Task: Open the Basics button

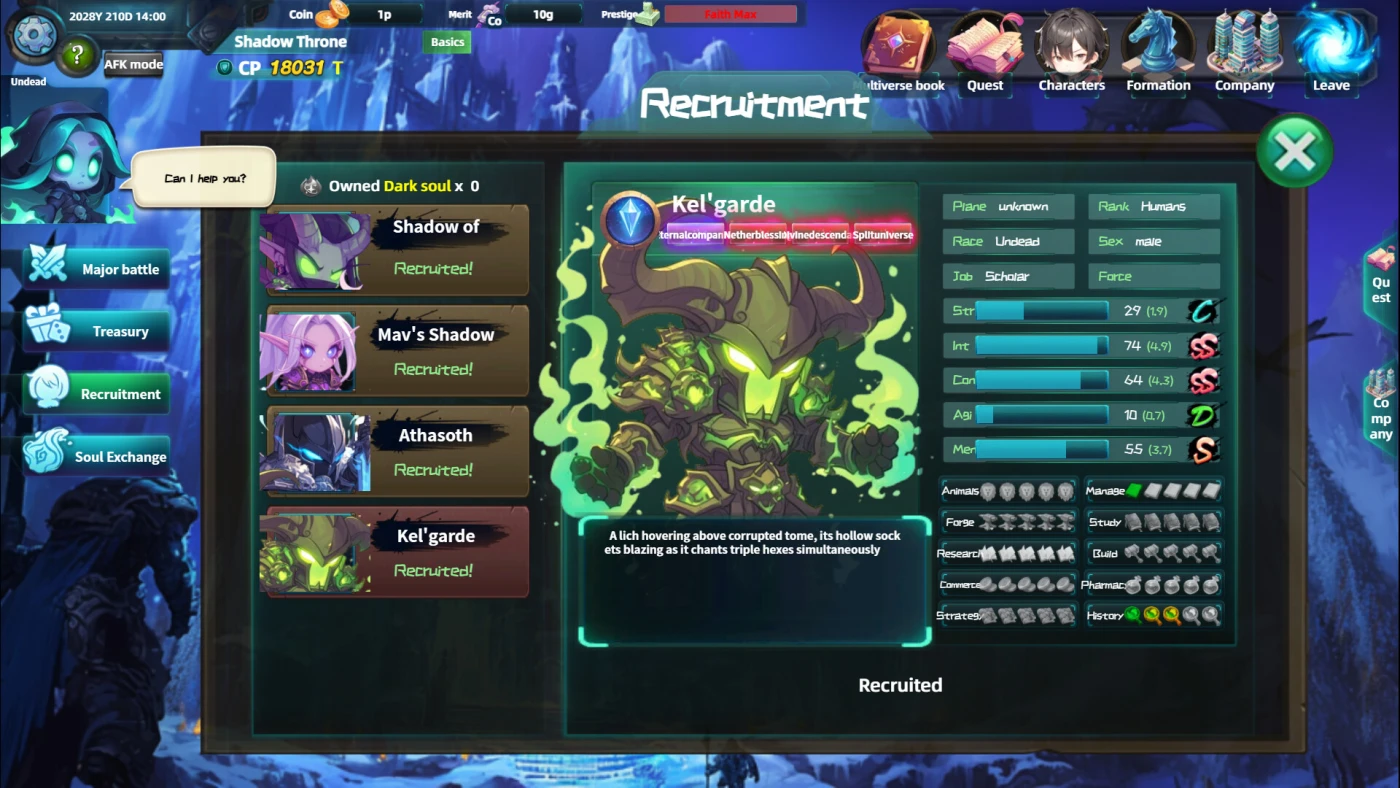Action: coord(447,42)
